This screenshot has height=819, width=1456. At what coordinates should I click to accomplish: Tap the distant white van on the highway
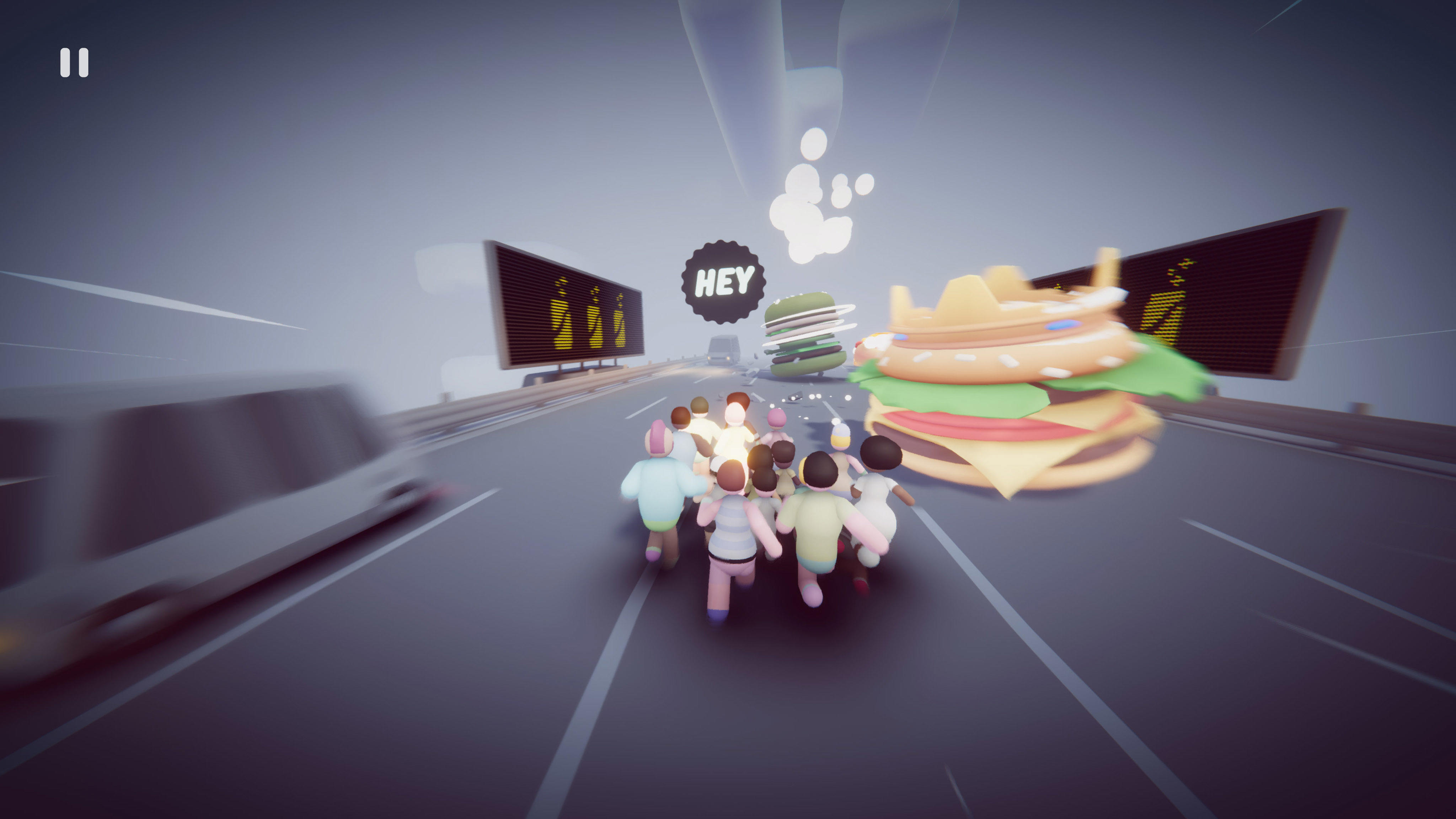[x=723, y=348]
